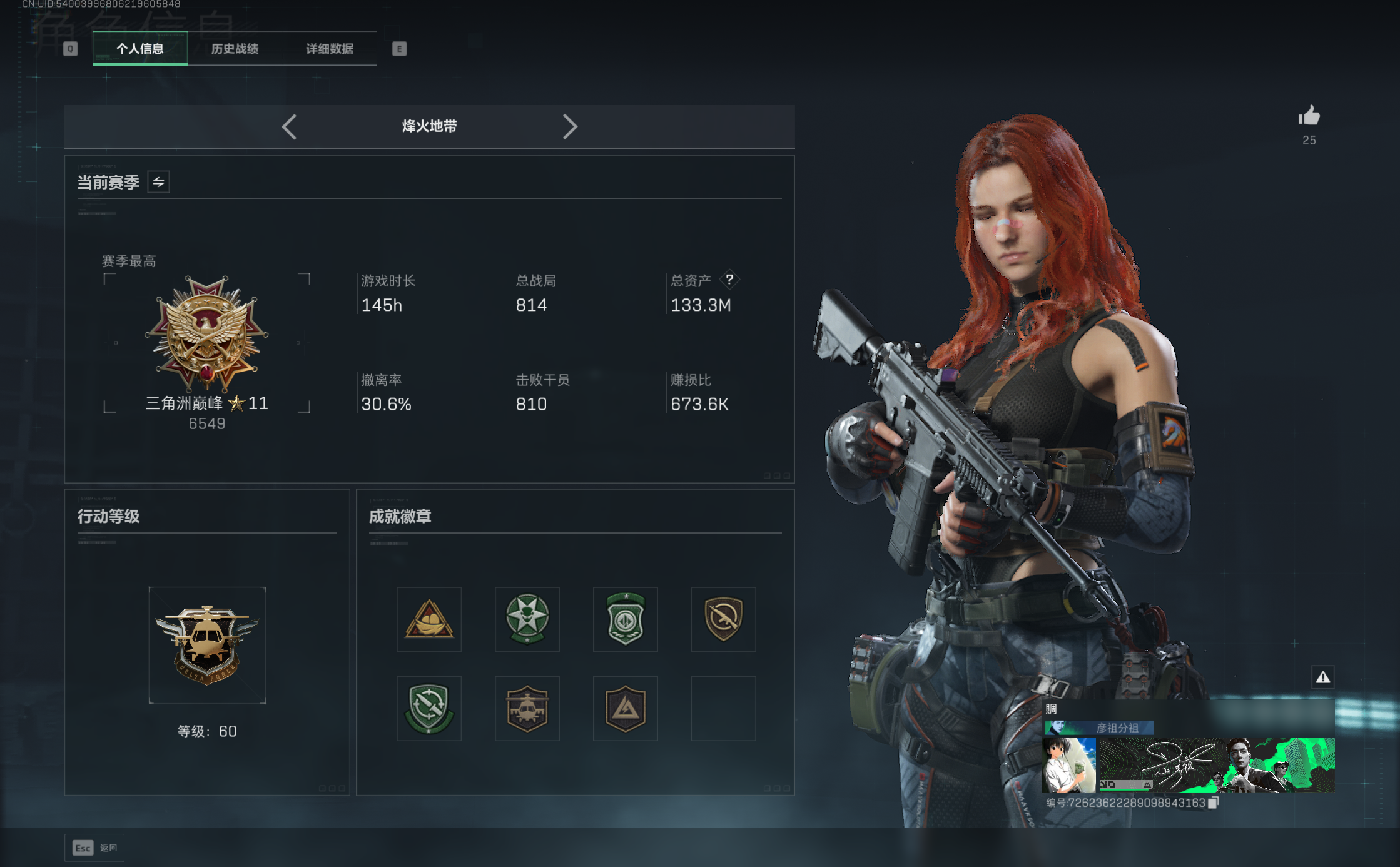Go to next game mode with right arrow
Image resolution: width=1400 pixels, height=867 pixels.
tap(569, 127)
